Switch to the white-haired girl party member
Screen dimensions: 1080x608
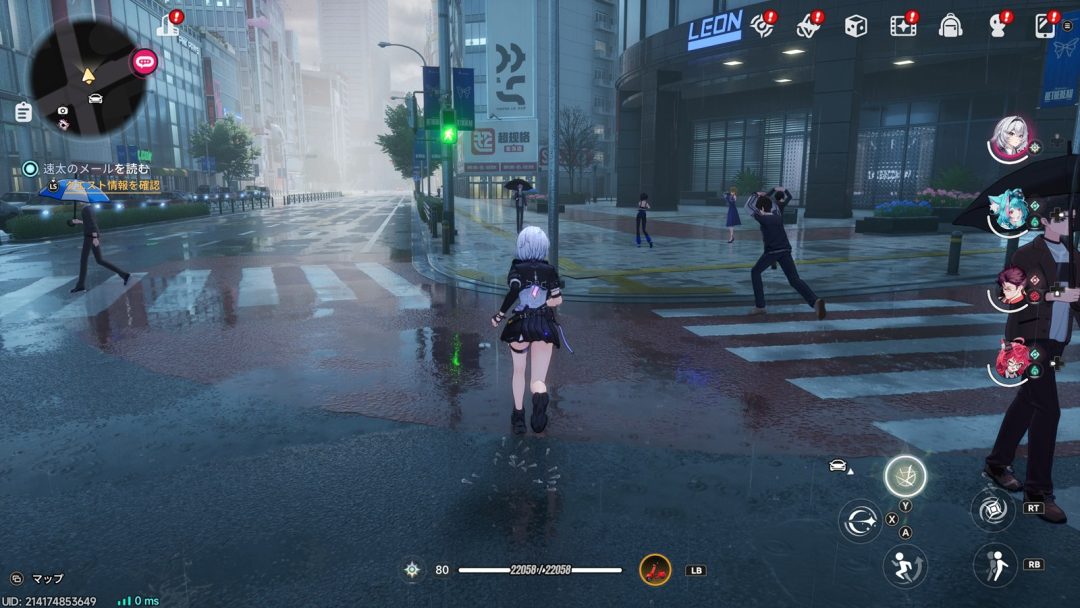coord(1011,138)
